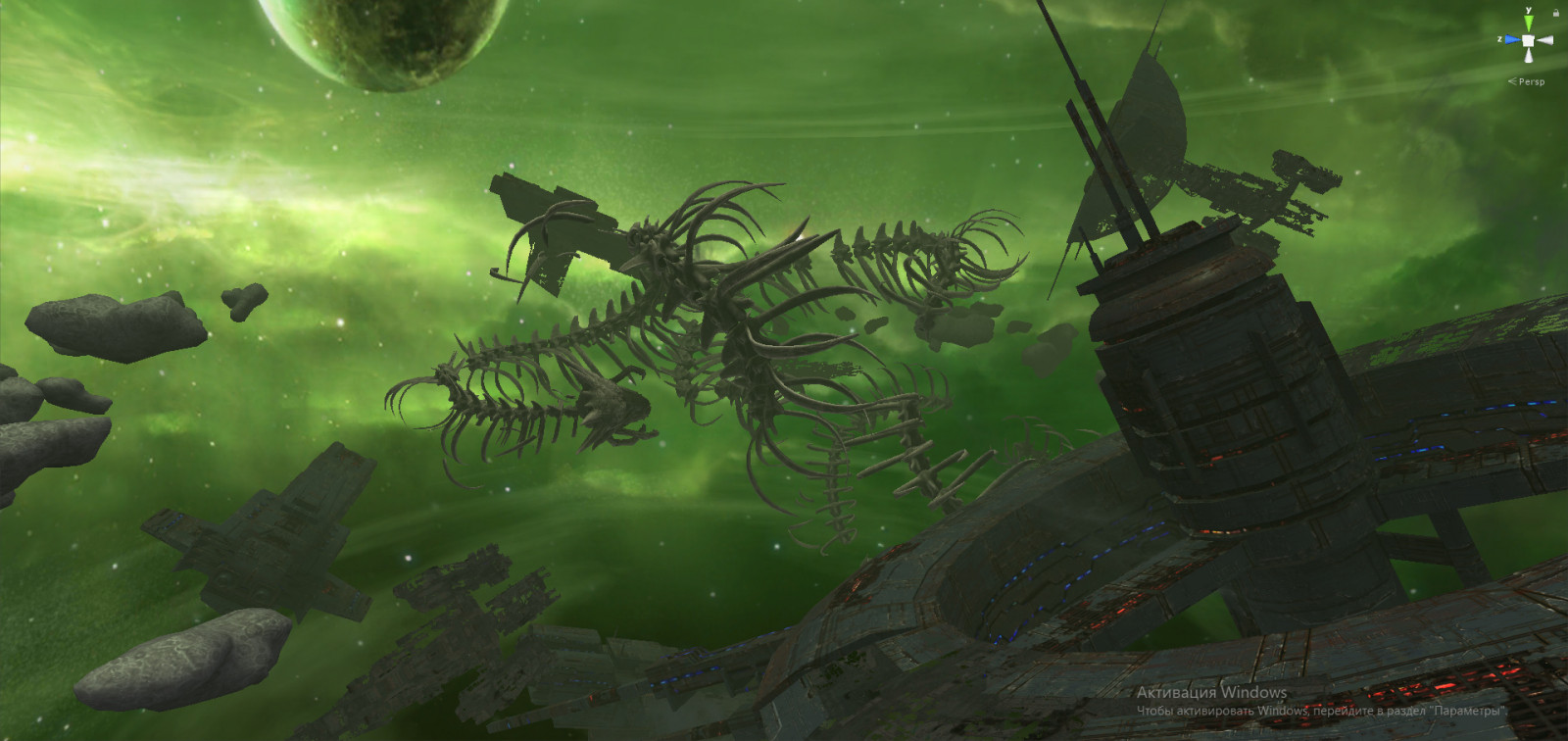
Task: Click the white center cube of the gizmo
Action: pos(1527,40)
